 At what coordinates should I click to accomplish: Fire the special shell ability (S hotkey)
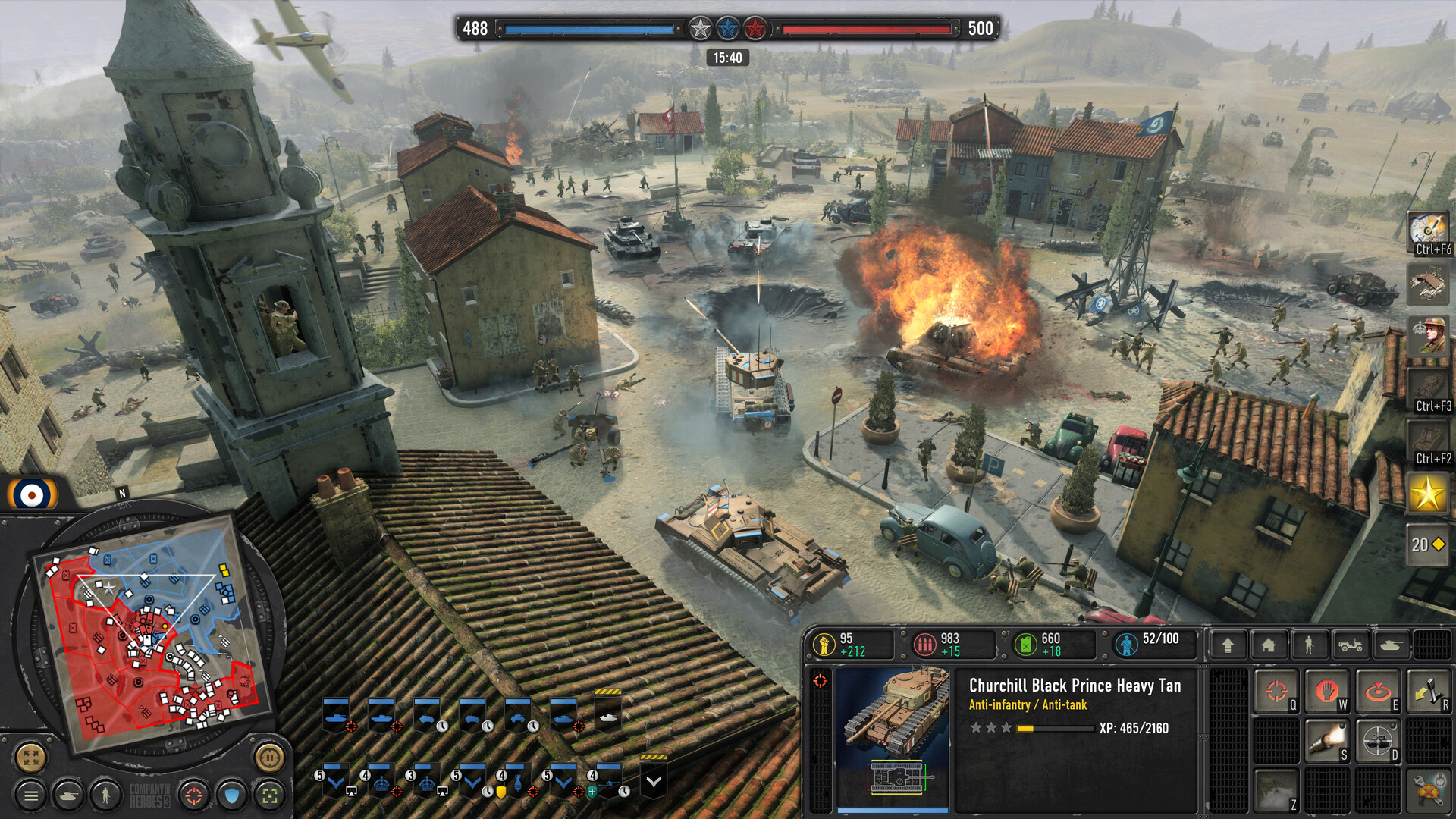coord(1327,739)
